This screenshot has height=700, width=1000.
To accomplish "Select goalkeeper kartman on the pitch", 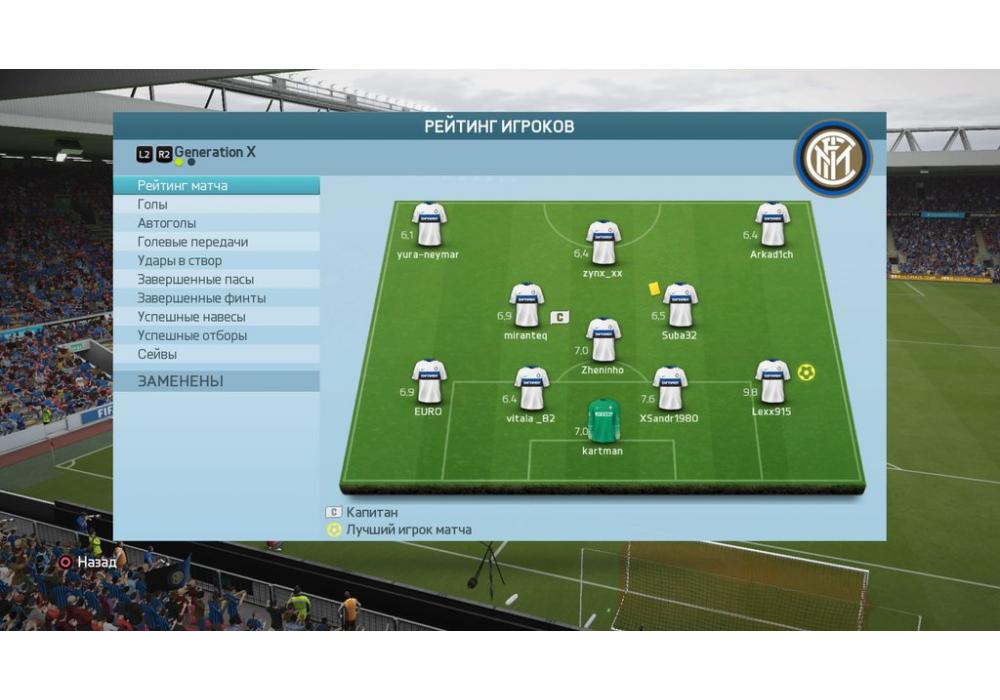I will [x=603, y=422].
